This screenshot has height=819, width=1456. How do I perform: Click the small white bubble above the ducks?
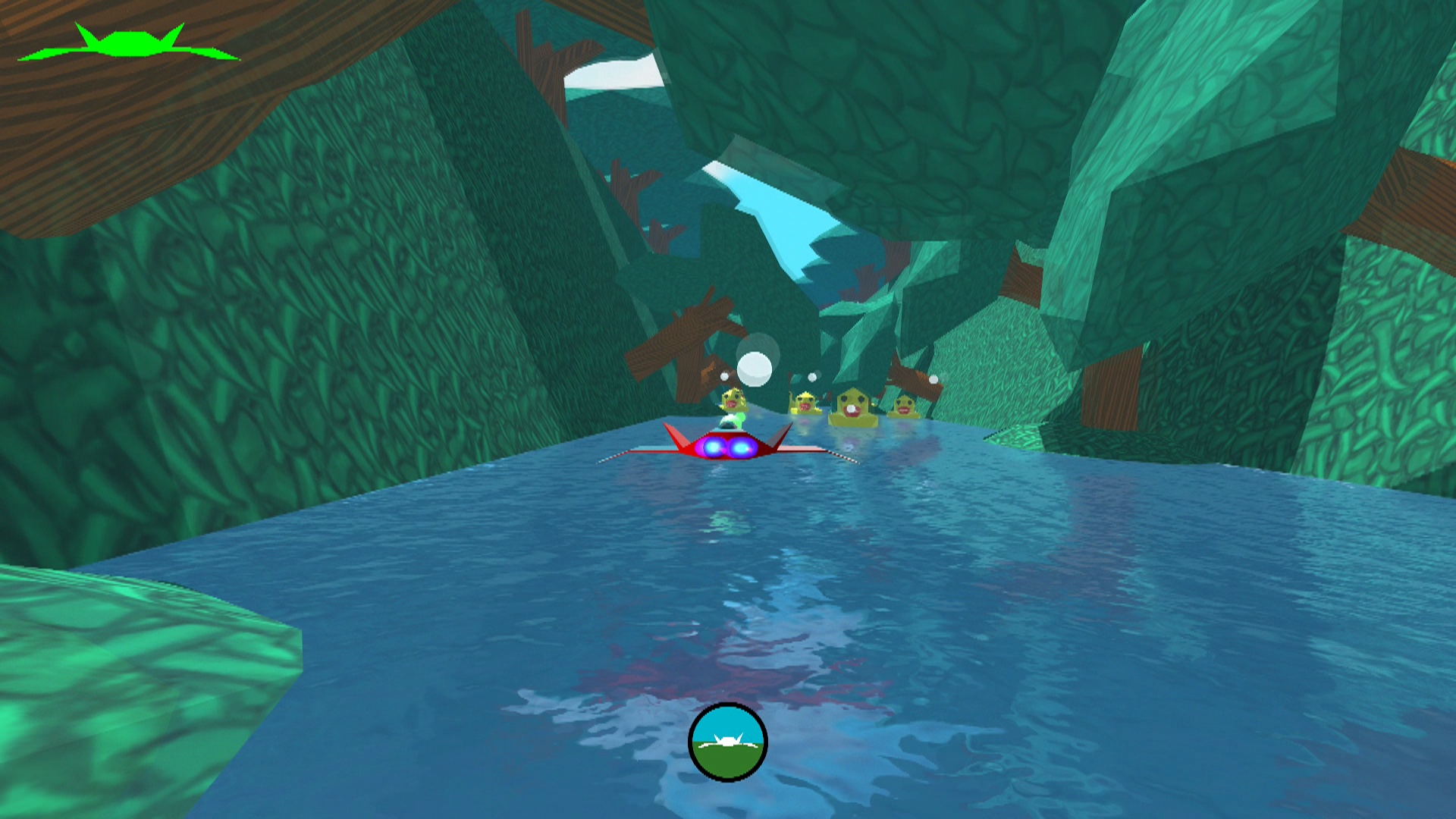[x=812, y=377]
